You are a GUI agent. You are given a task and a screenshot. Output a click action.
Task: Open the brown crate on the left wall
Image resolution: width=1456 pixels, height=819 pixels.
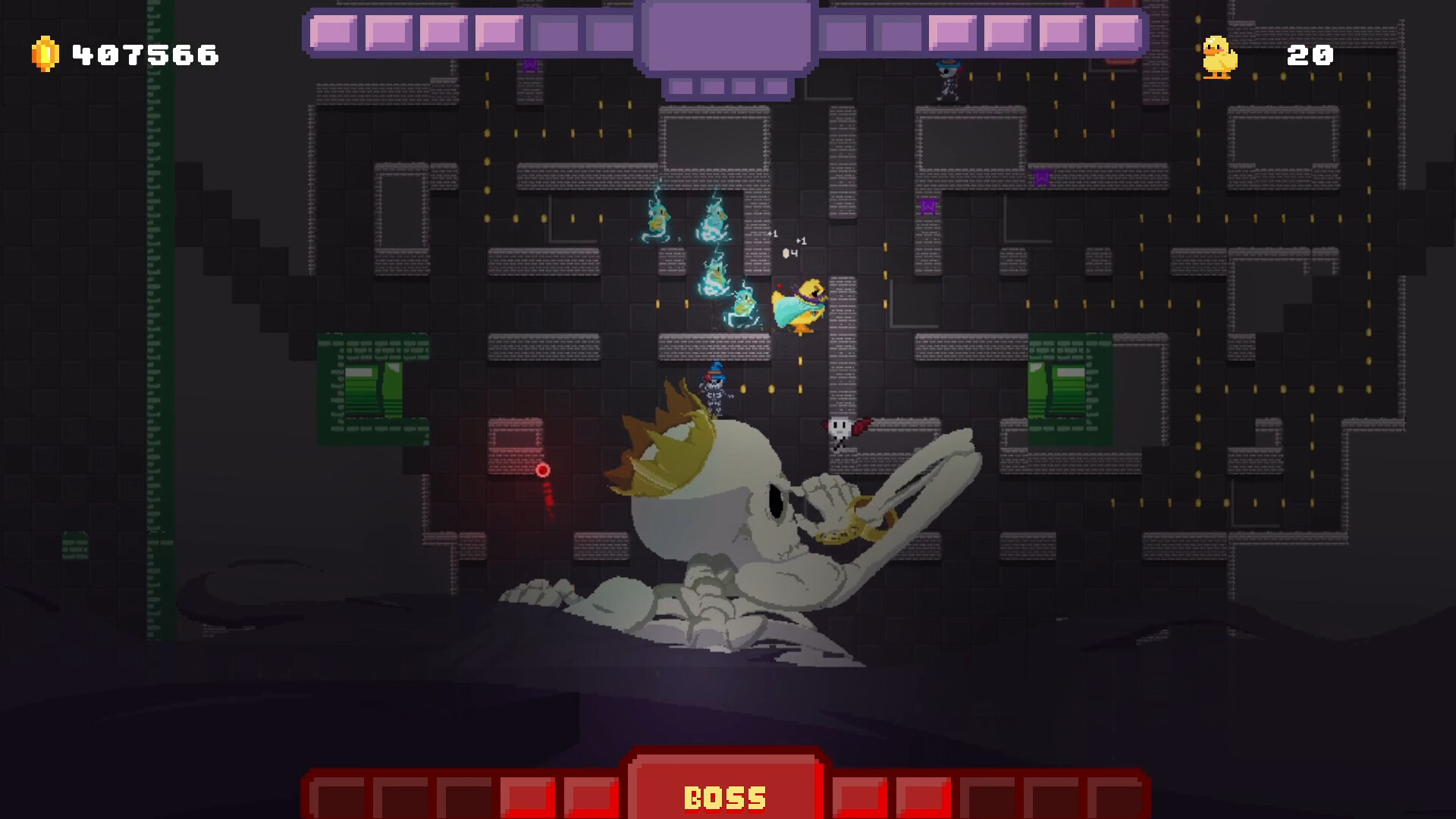click(x=516, y=449)
